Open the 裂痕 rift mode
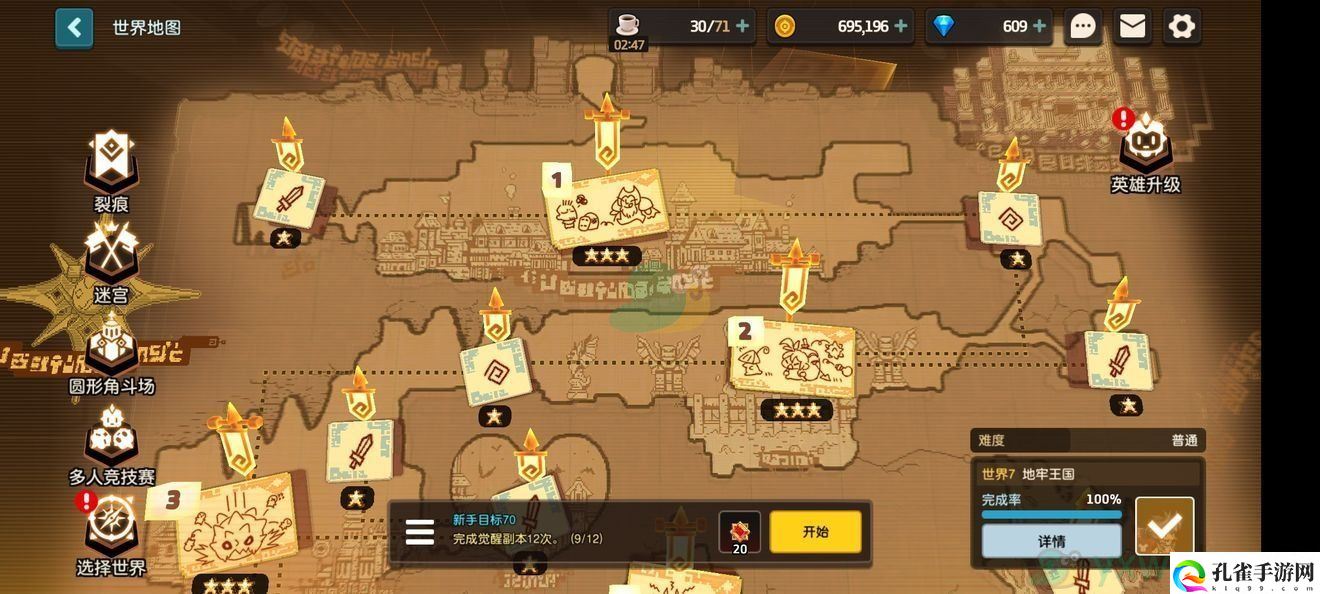This screenshot has height=594, width=1320. coord(111,163)
